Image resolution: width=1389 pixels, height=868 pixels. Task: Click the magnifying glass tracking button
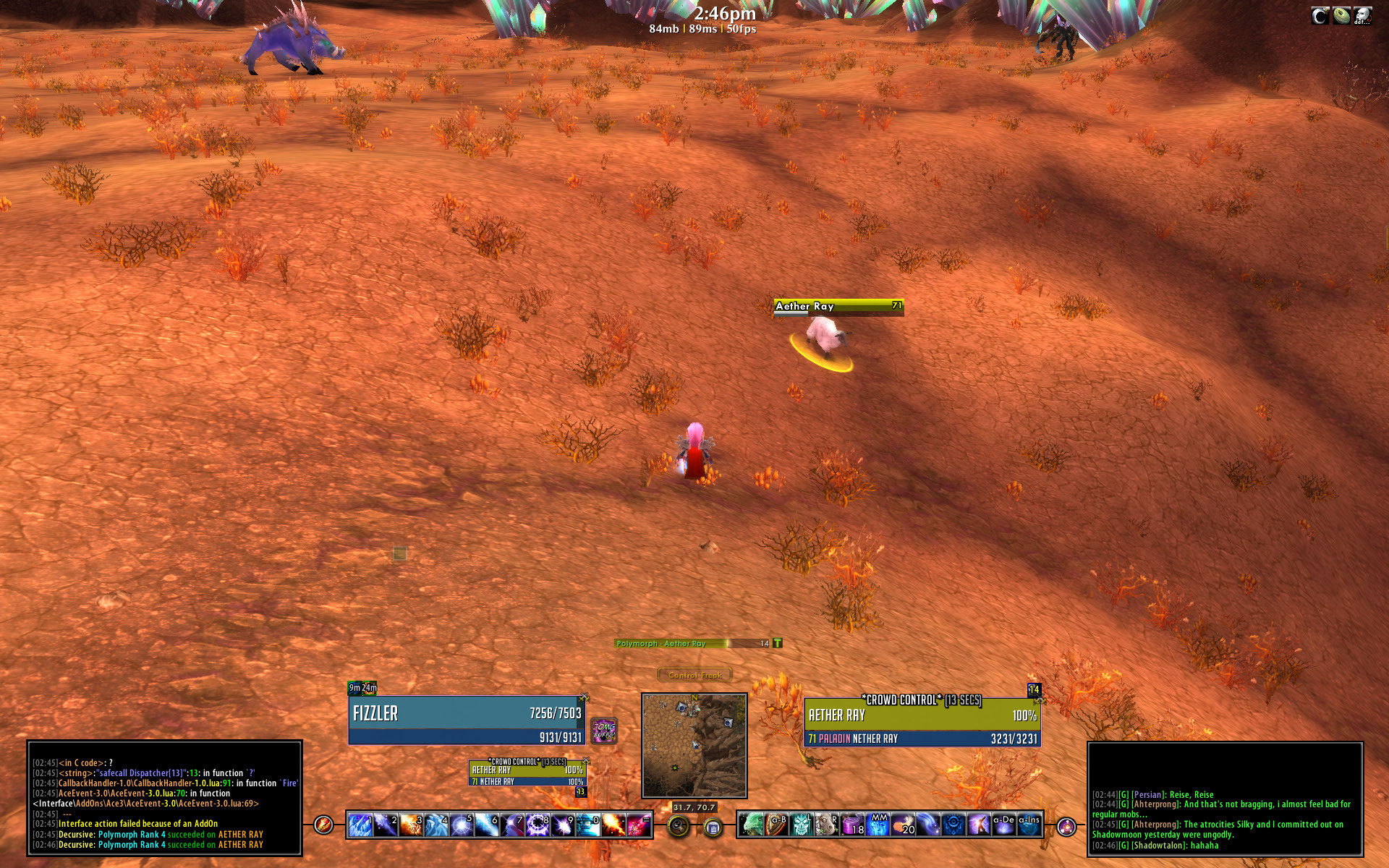(x=679, y=826)
